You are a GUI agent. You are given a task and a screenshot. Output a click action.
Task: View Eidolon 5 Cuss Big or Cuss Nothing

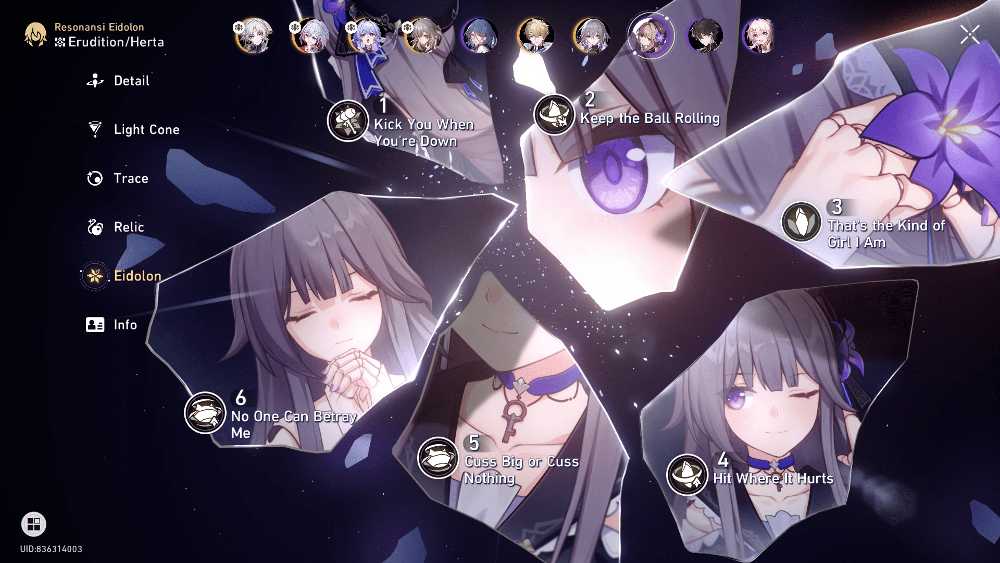pyautogui.click(x=437, y=457)
